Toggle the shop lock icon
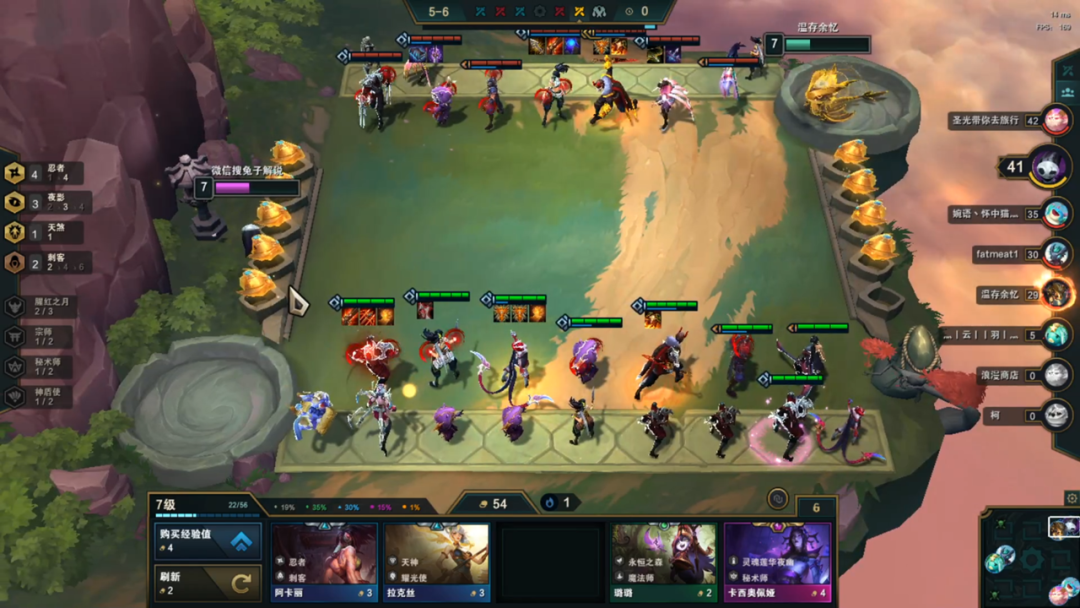1080x608 pixels. tap(777, 498)
